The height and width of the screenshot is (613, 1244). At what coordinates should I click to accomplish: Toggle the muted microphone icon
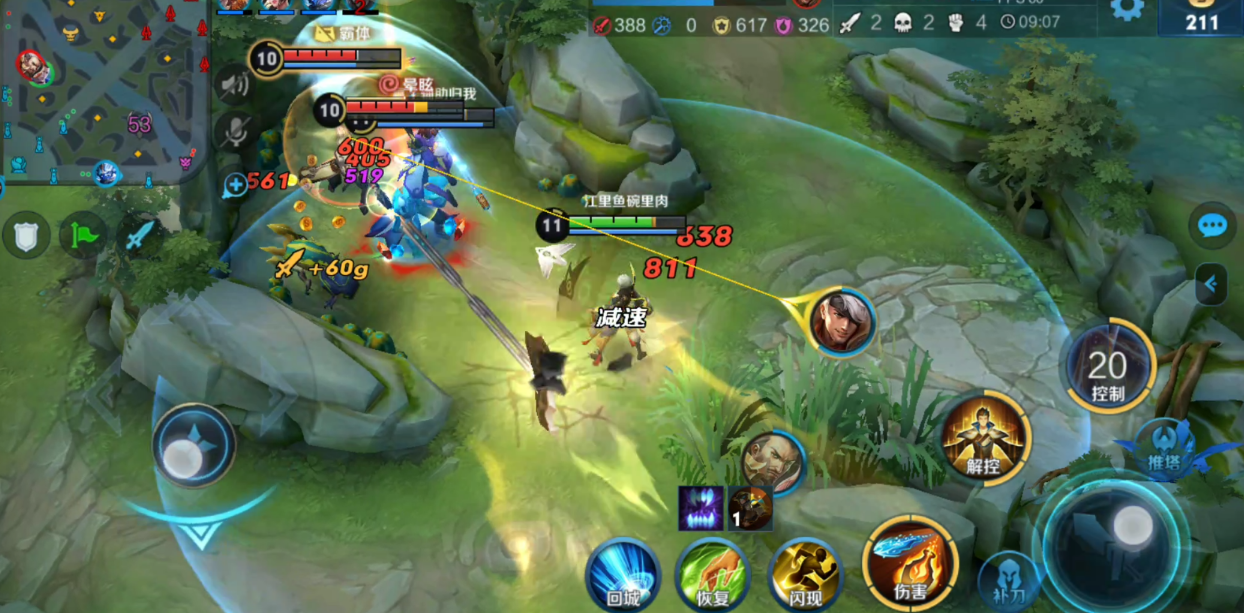[235, 130]
